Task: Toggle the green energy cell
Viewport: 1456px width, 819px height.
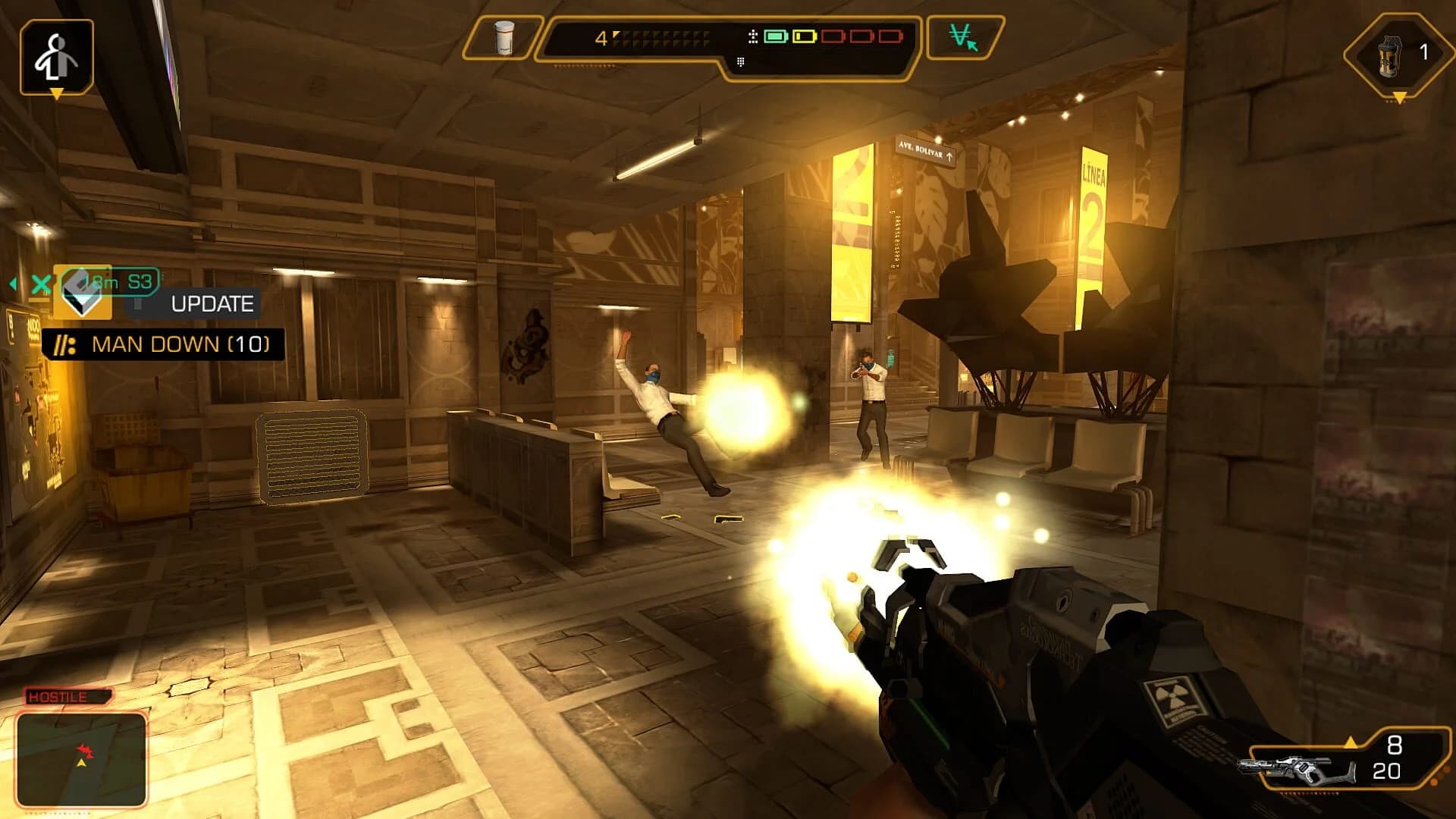Action: (777, 35)
